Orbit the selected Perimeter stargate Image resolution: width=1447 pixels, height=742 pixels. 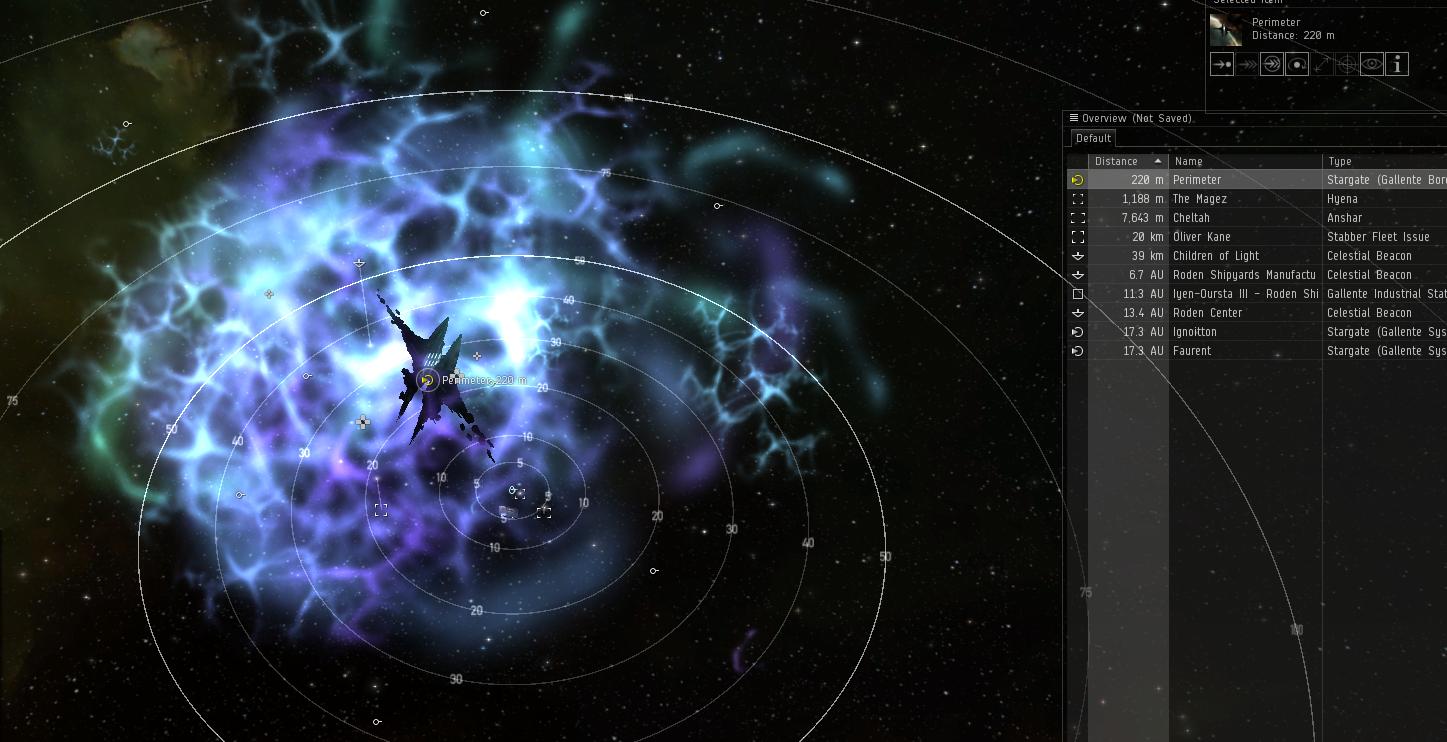tap(1296, 65)
